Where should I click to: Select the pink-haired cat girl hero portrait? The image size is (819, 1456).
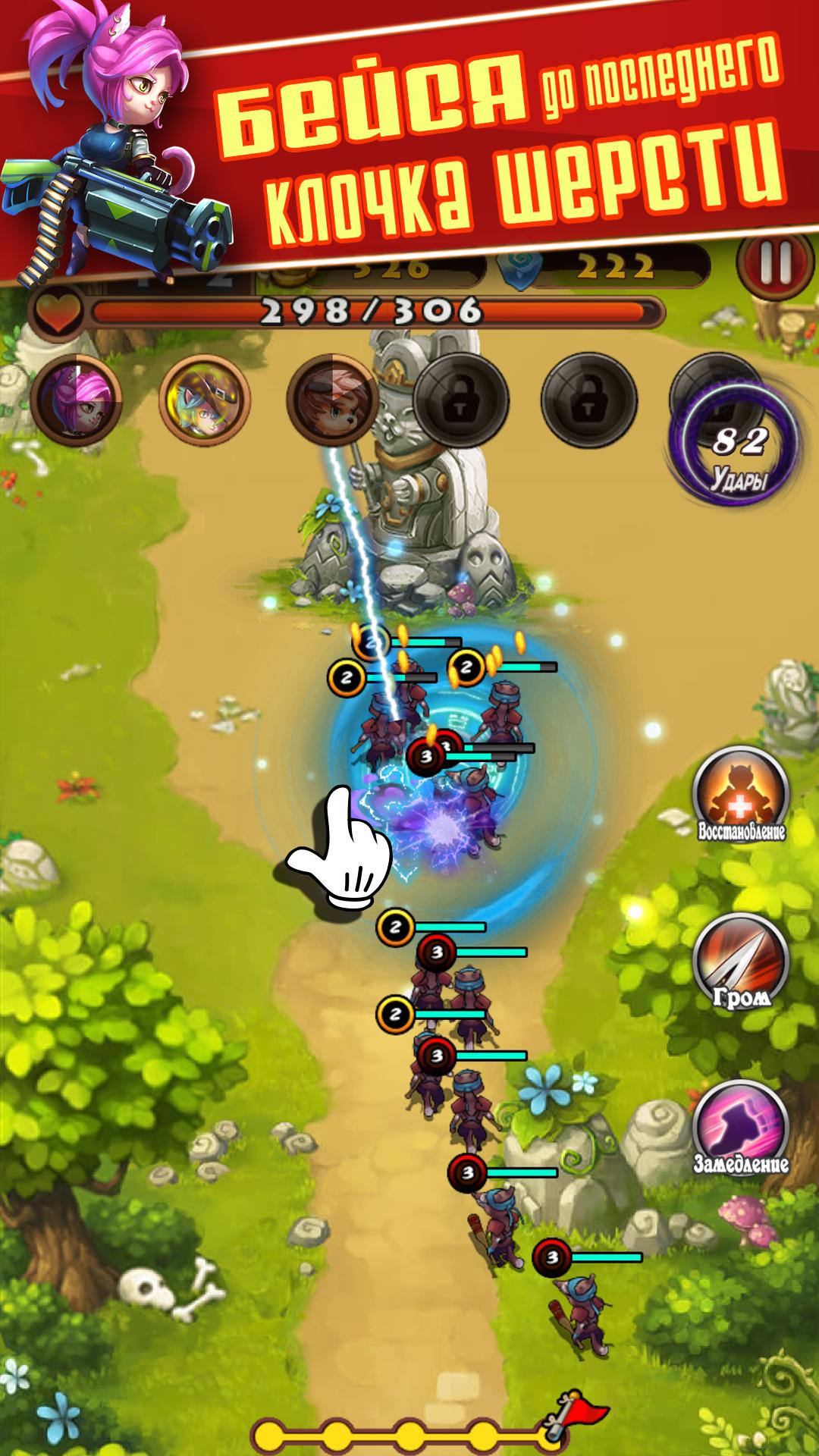pyautogui.click(x=77, y=398)
